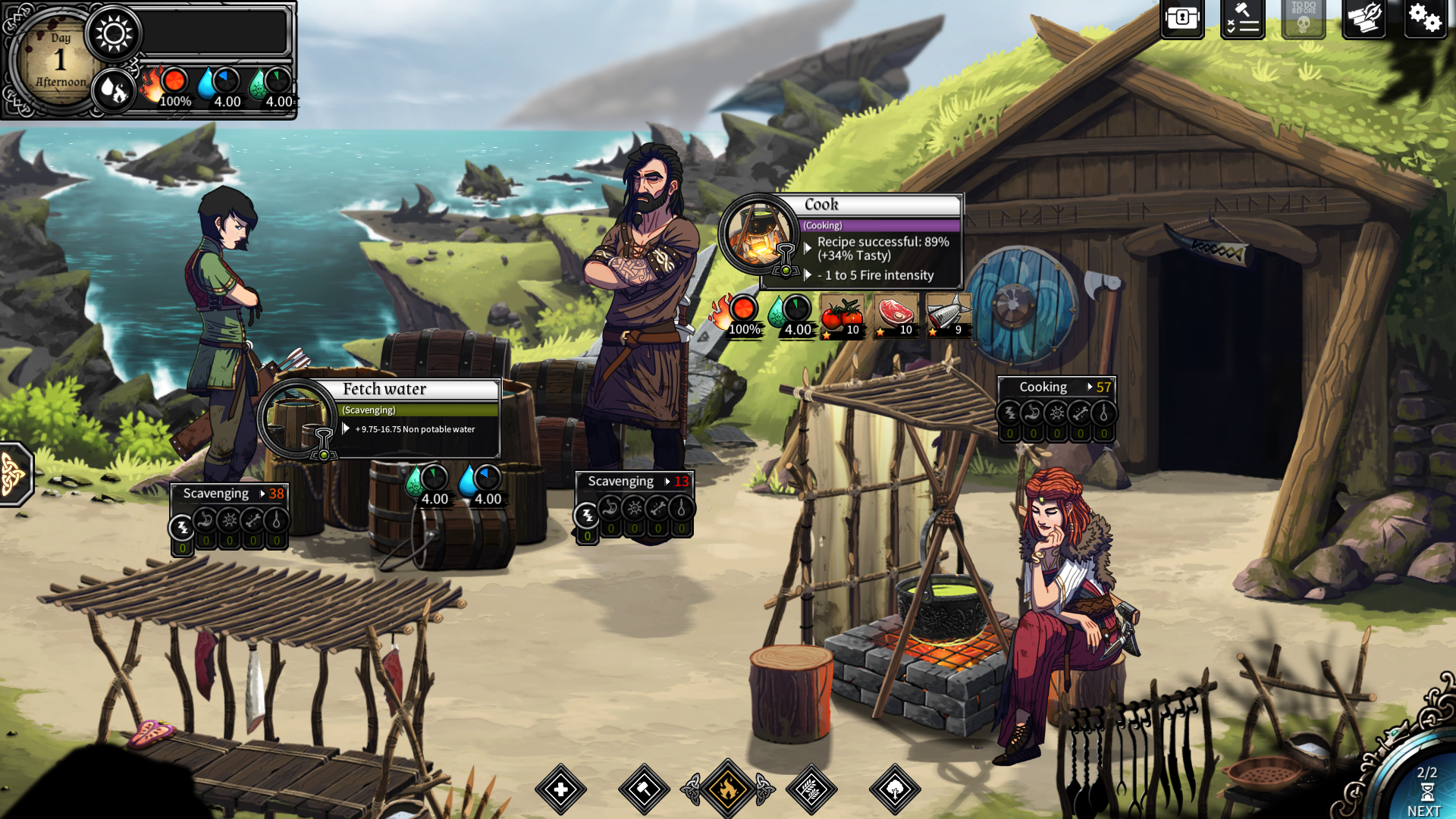Image resolution: width=1456 pixels, height=819 pixels.
Task: Select the healing cross tab
Action: point(561,789)
